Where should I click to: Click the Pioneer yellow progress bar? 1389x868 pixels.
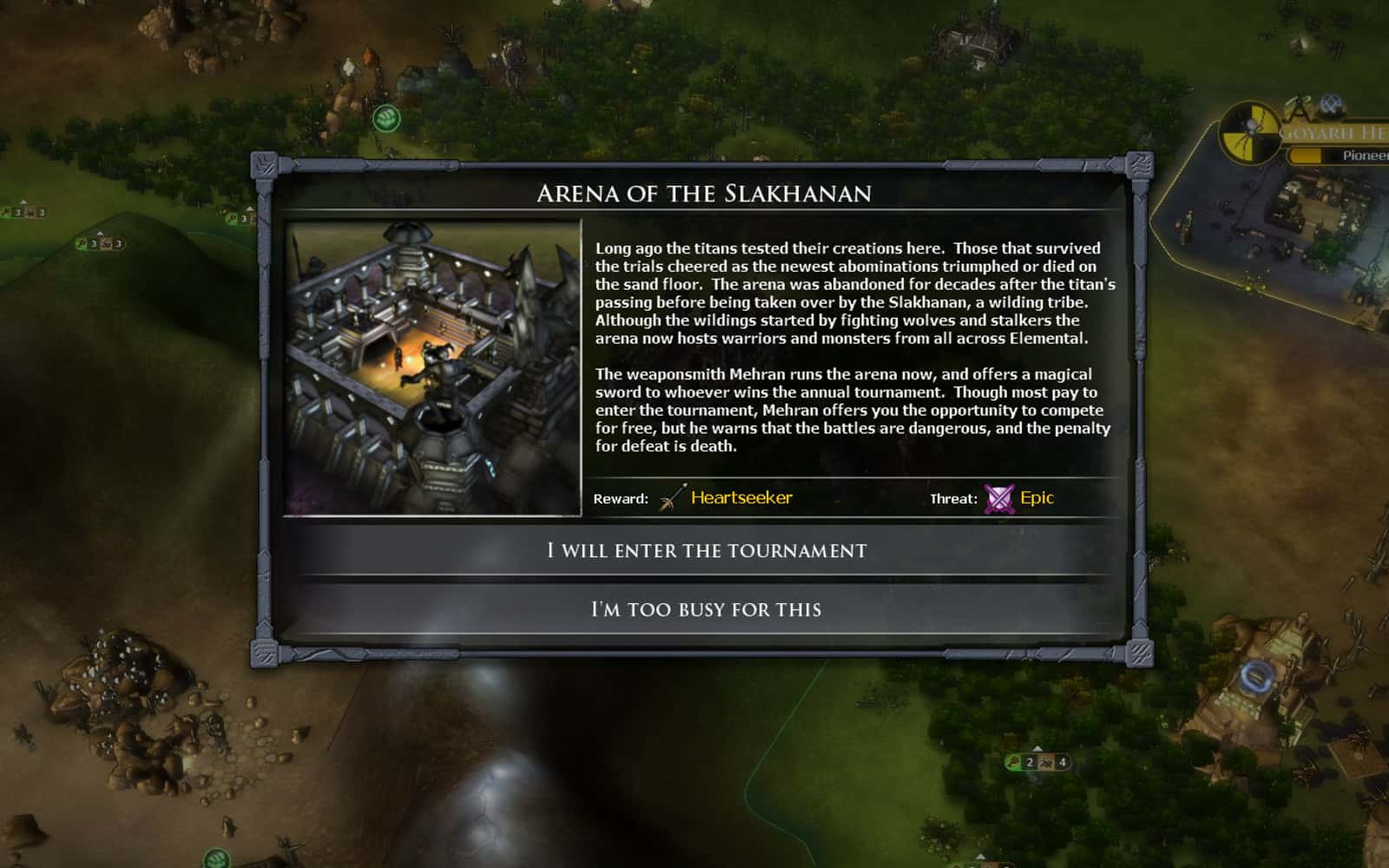[x=1307, y=156]
